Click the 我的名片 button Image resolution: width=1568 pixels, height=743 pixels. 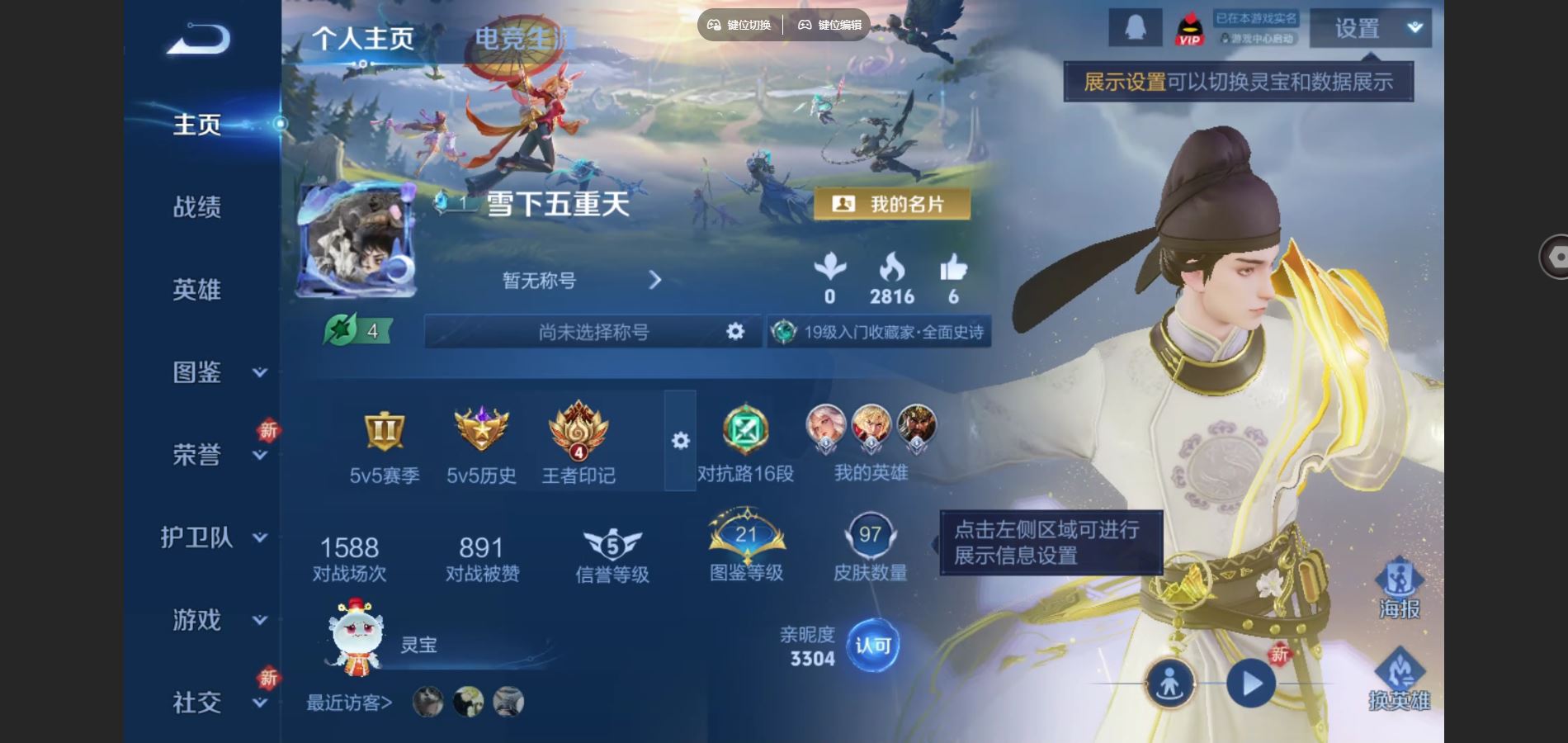point(892,204)
